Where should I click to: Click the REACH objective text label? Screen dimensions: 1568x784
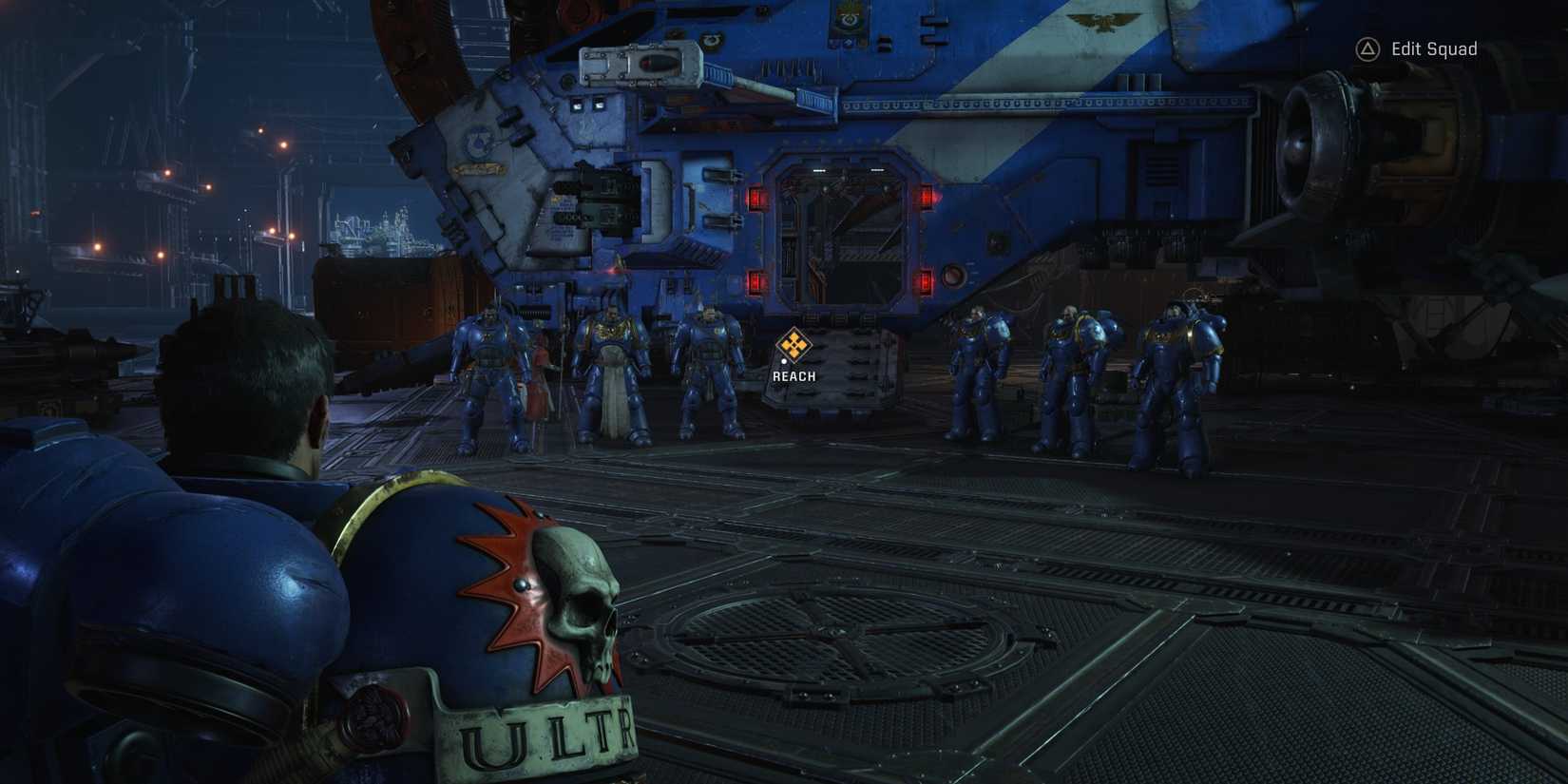pyautogui.click(x=794, y=375)
